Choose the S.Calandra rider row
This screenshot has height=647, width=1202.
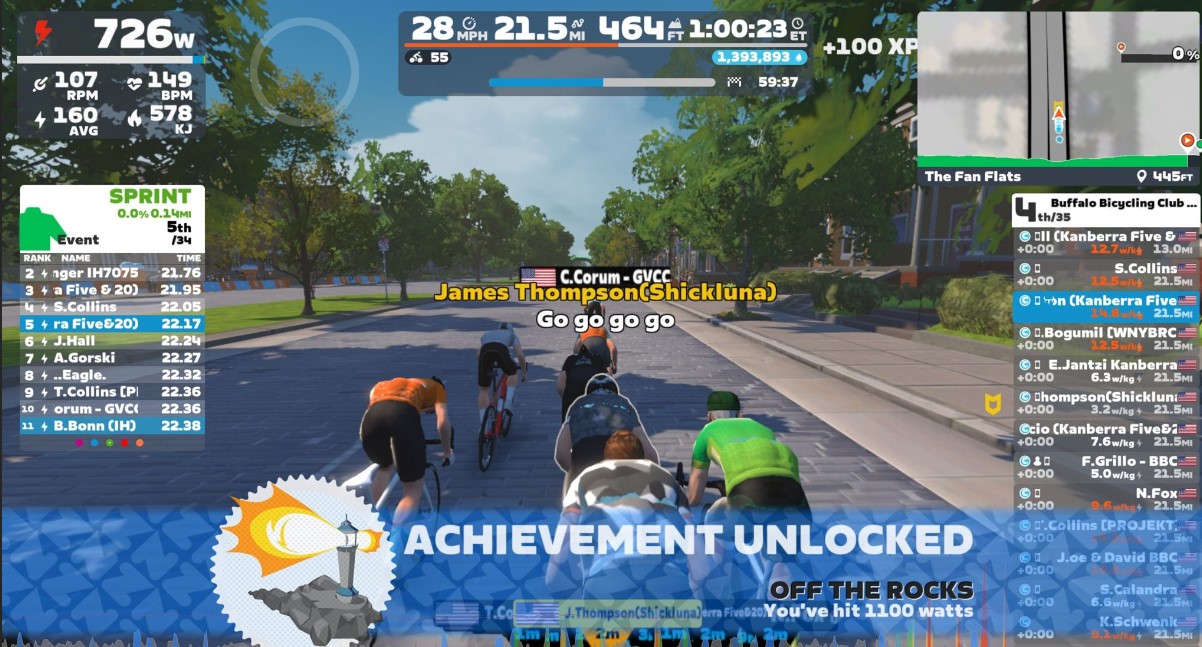point(1106,595)
